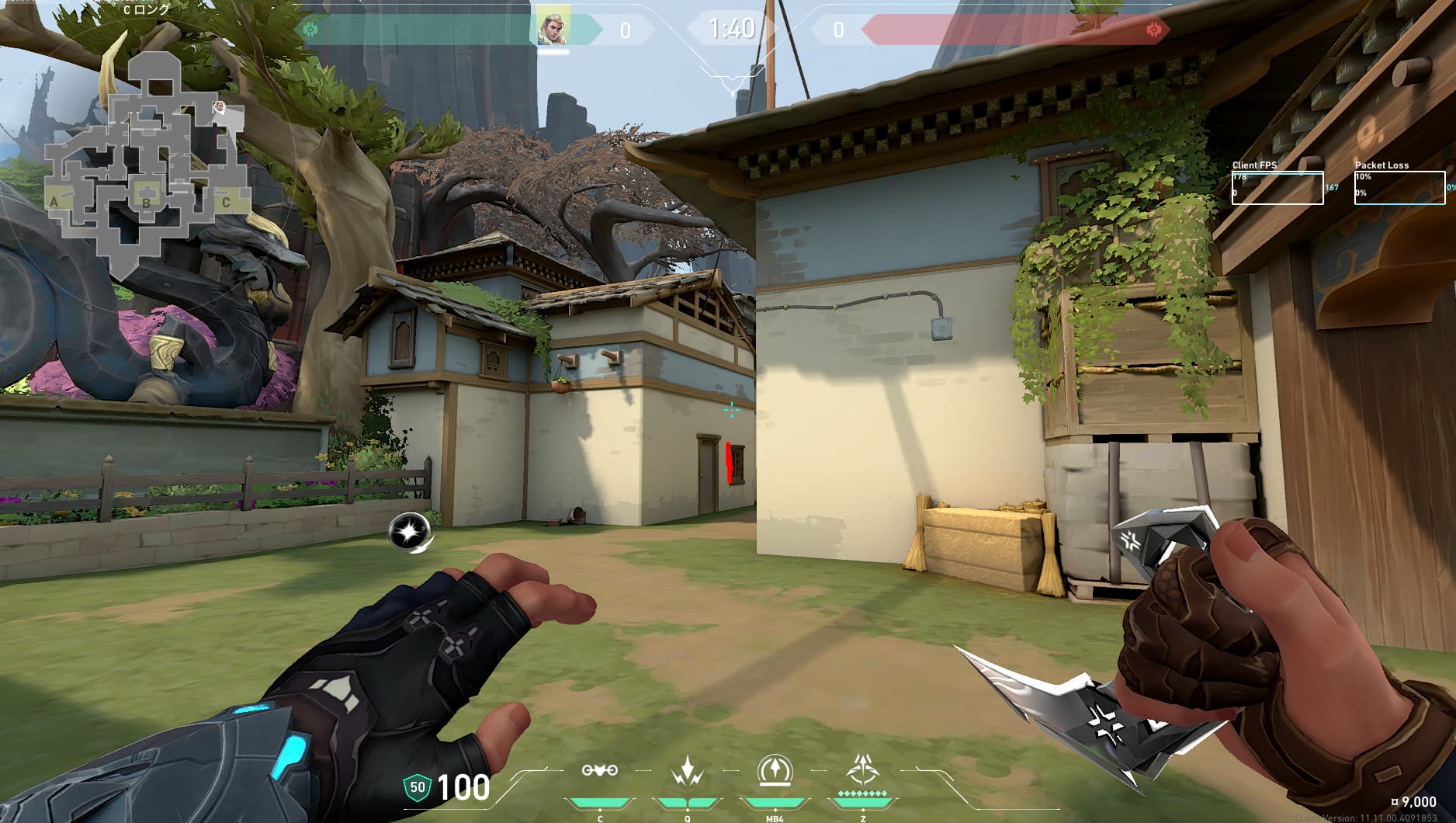This screenshot has height=823, width=1456.
Task: Click the Packet Loss graph
Action: pyautogui.click(x=1399, y=188)
